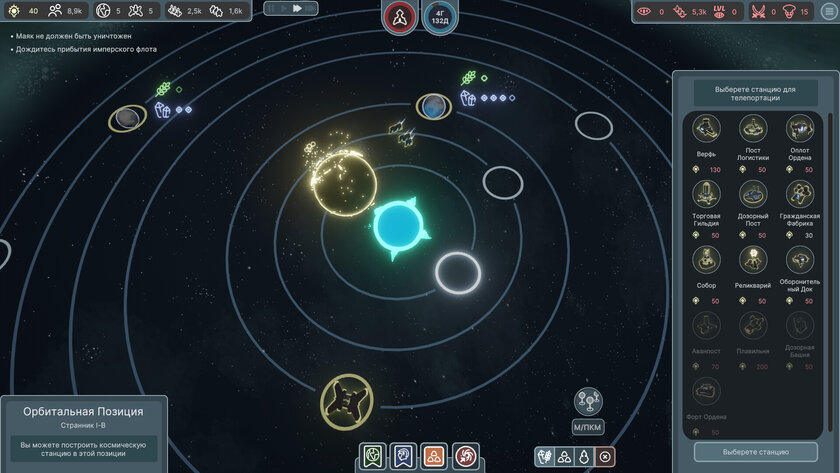Choose the Дозорный Пост station
This screenshot has width=840, height=473.
753,194
